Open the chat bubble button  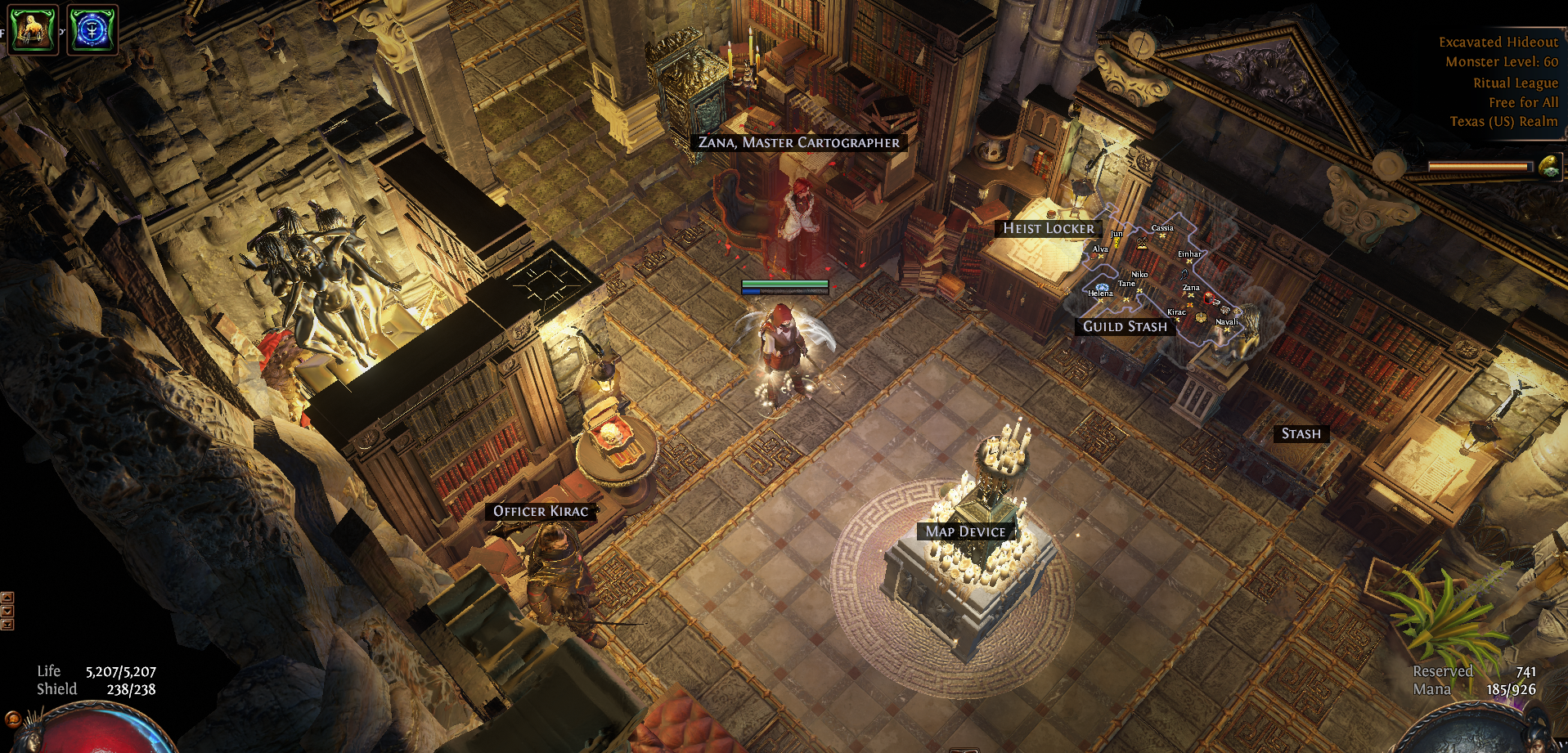point(12,719)
